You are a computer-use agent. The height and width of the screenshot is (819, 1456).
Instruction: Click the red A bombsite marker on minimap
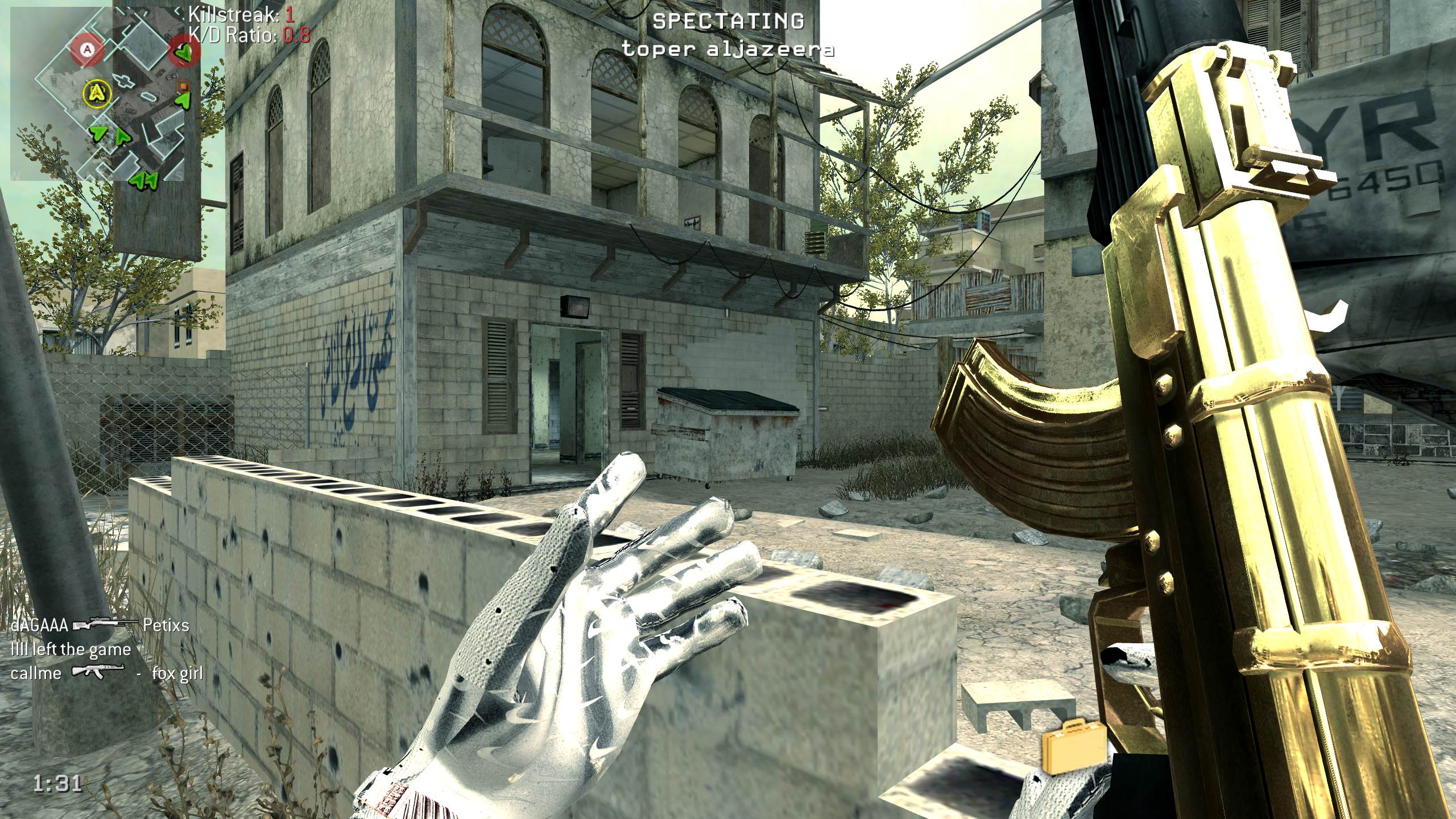tap(88, 49)
